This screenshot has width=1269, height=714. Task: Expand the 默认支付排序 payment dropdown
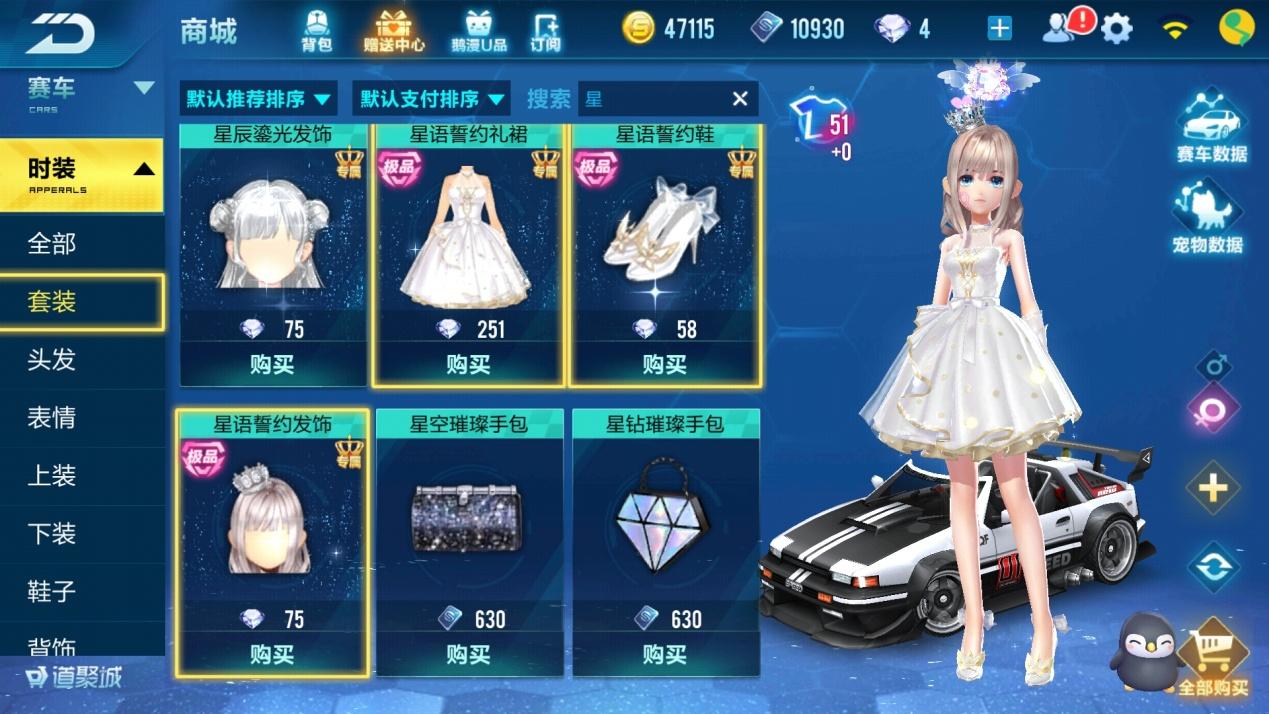432,99
